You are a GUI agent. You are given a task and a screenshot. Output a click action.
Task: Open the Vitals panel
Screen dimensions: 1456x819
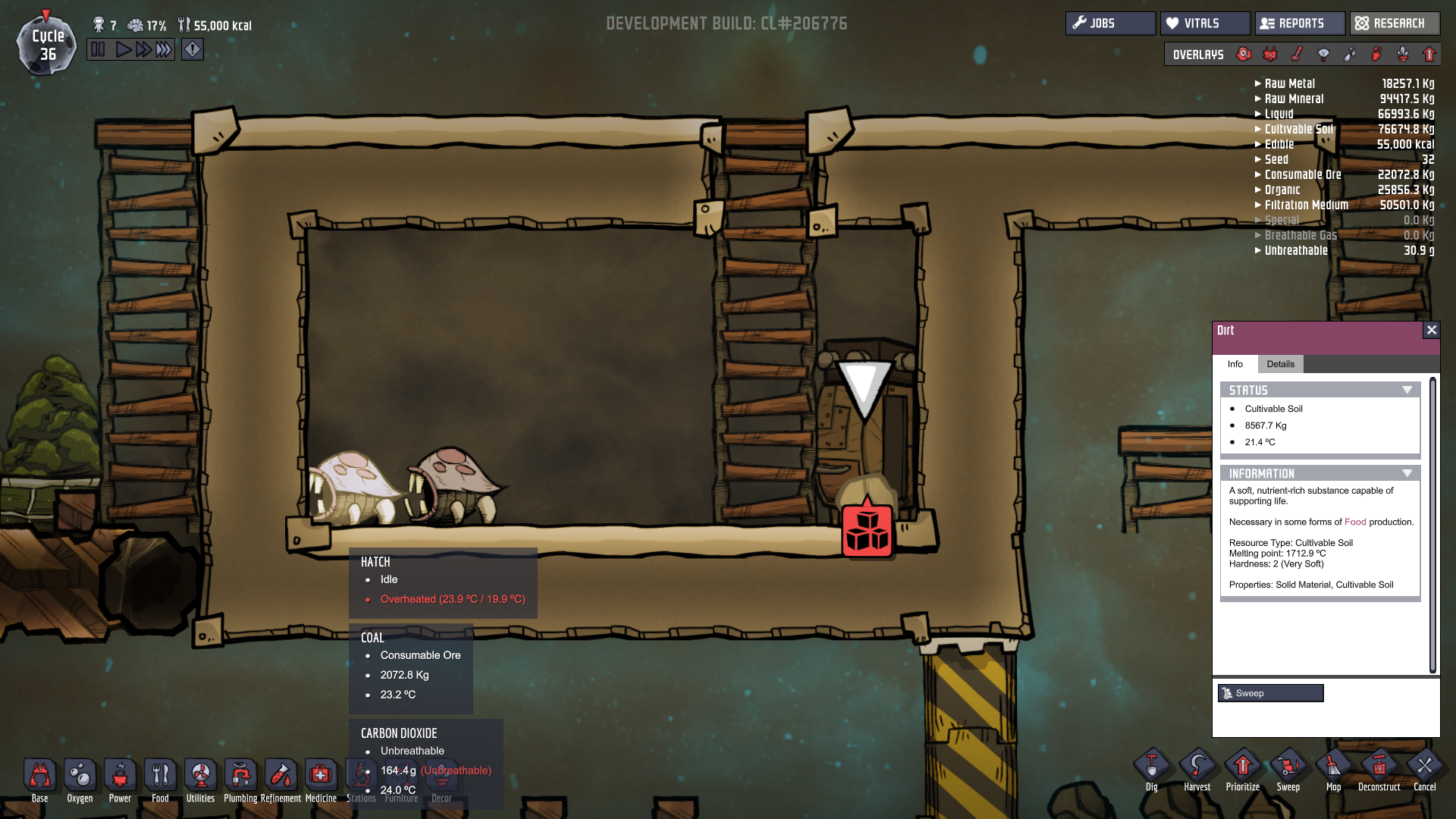[1204, 24]
